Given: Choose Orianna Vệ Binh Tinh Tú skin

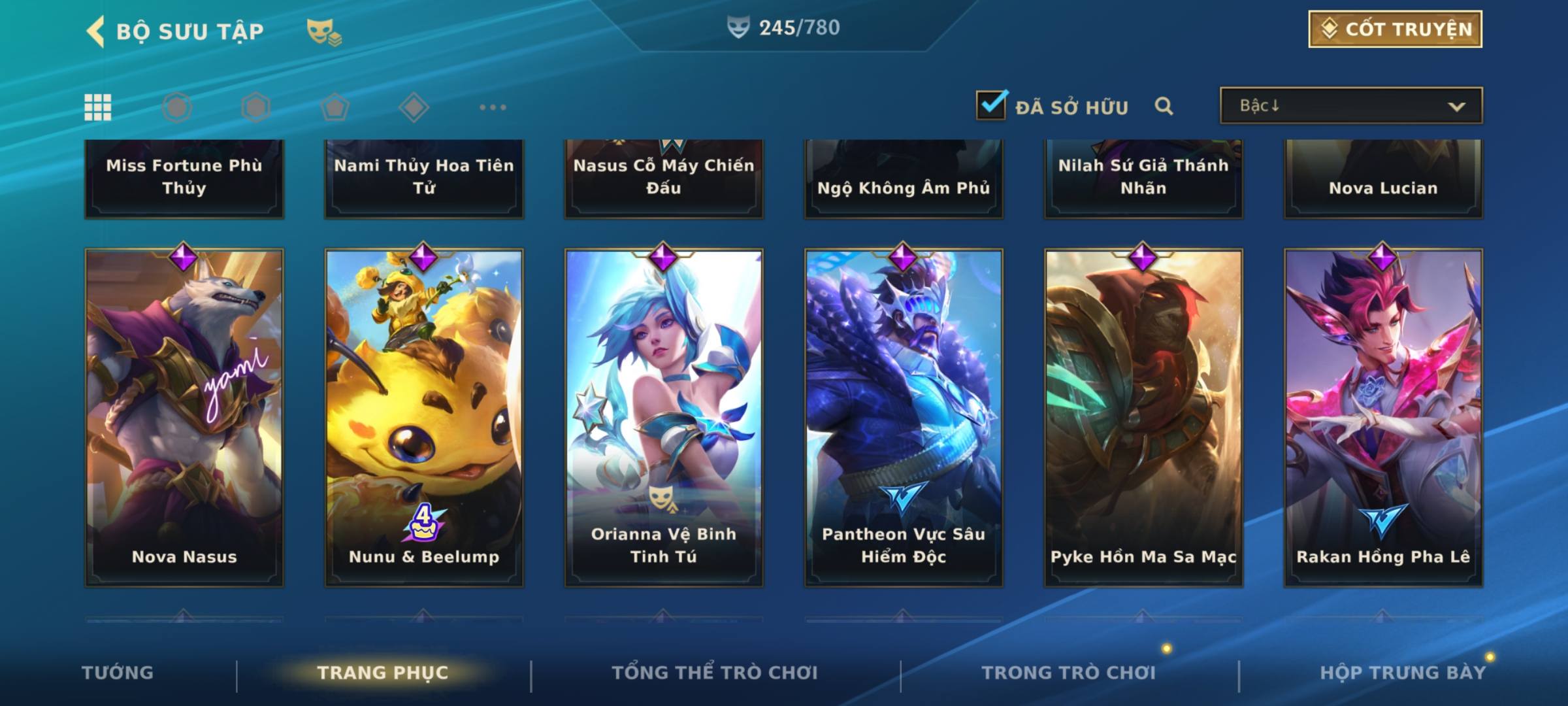Looking at the screenshot, I should 664,417.
